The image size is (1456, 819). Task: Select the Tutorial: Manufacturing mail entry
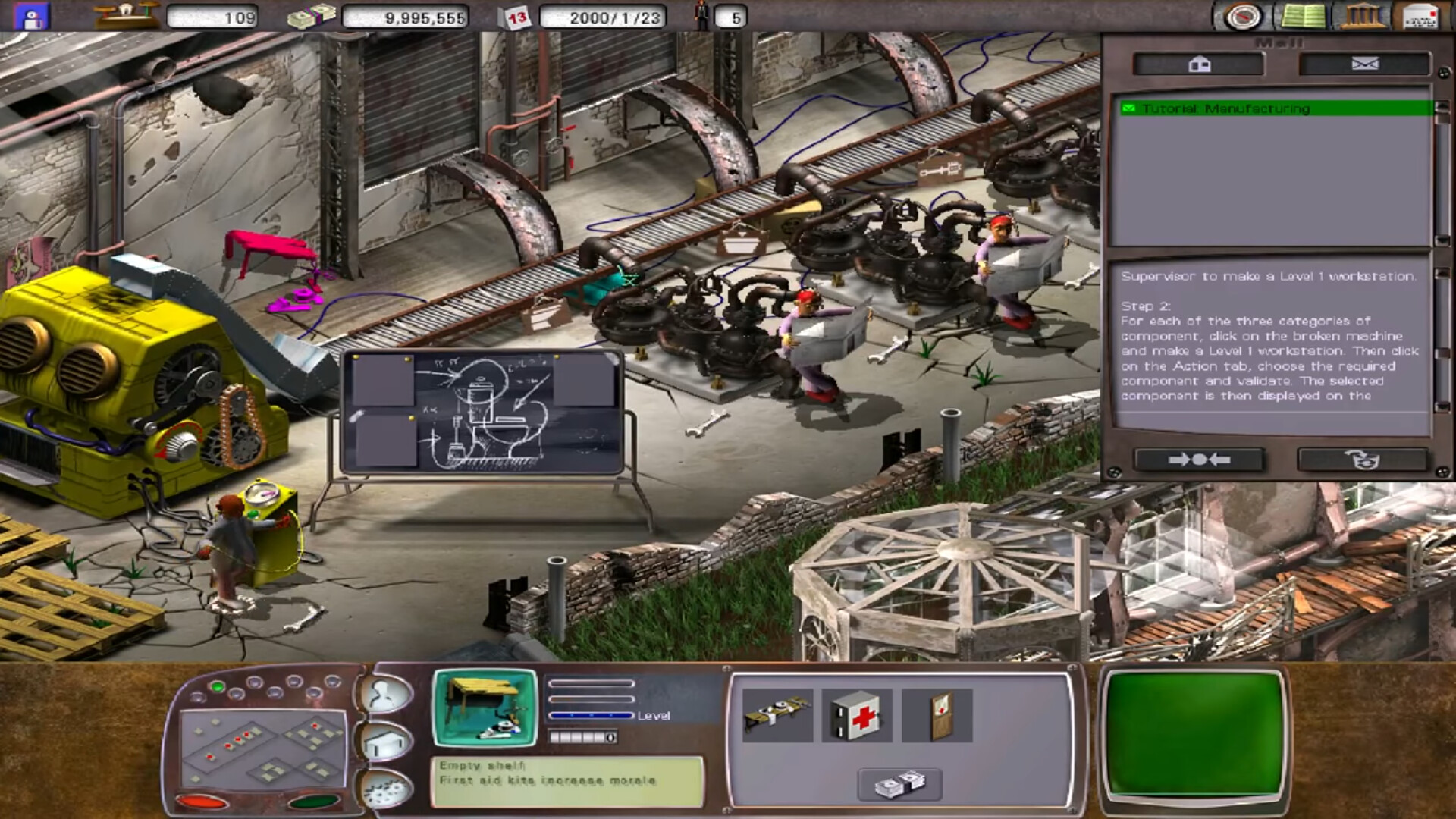point(1266,108)
